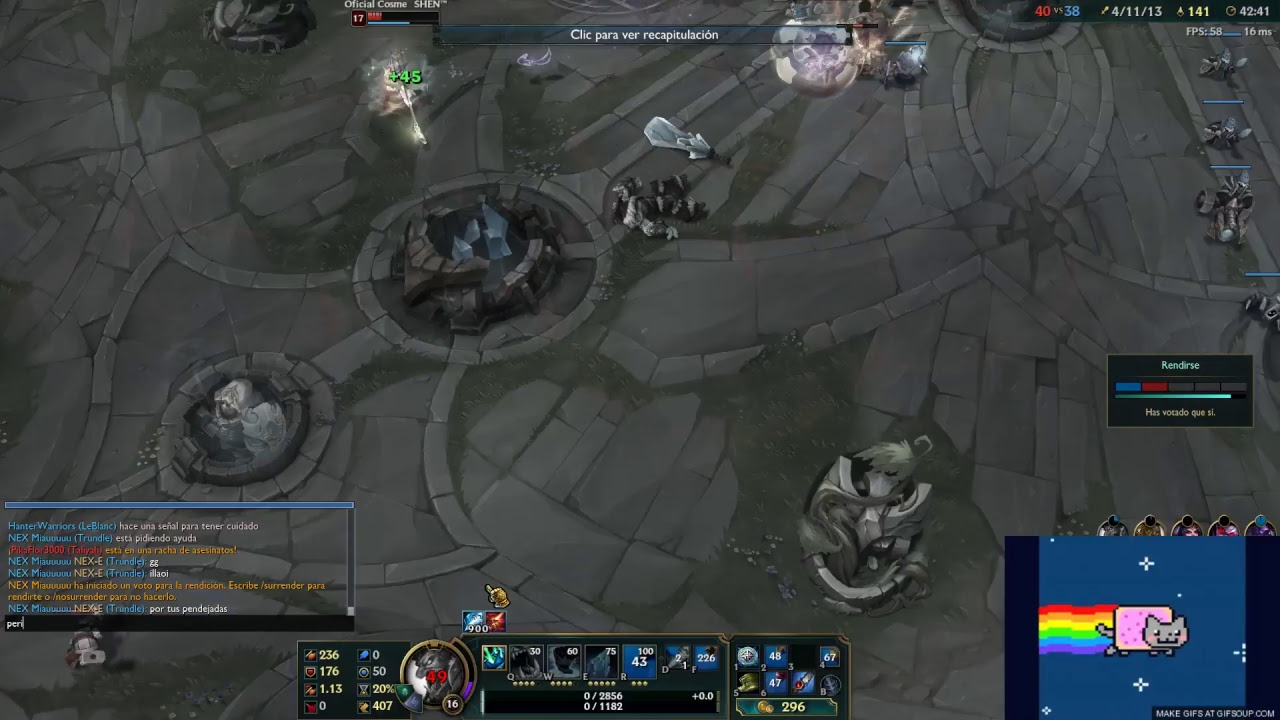Activate Trundle's Q ability Chomp
The image size is (1280, 720).
click(527, 660)
